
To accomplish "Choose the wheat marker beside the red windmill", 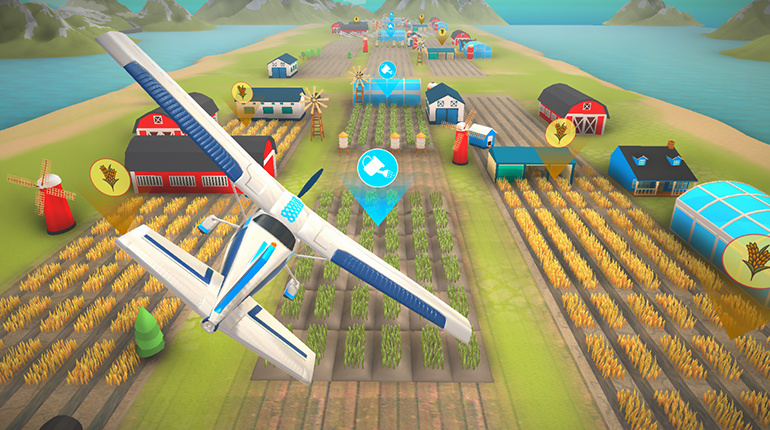I will pyautogui.click(x=109, y=177).
